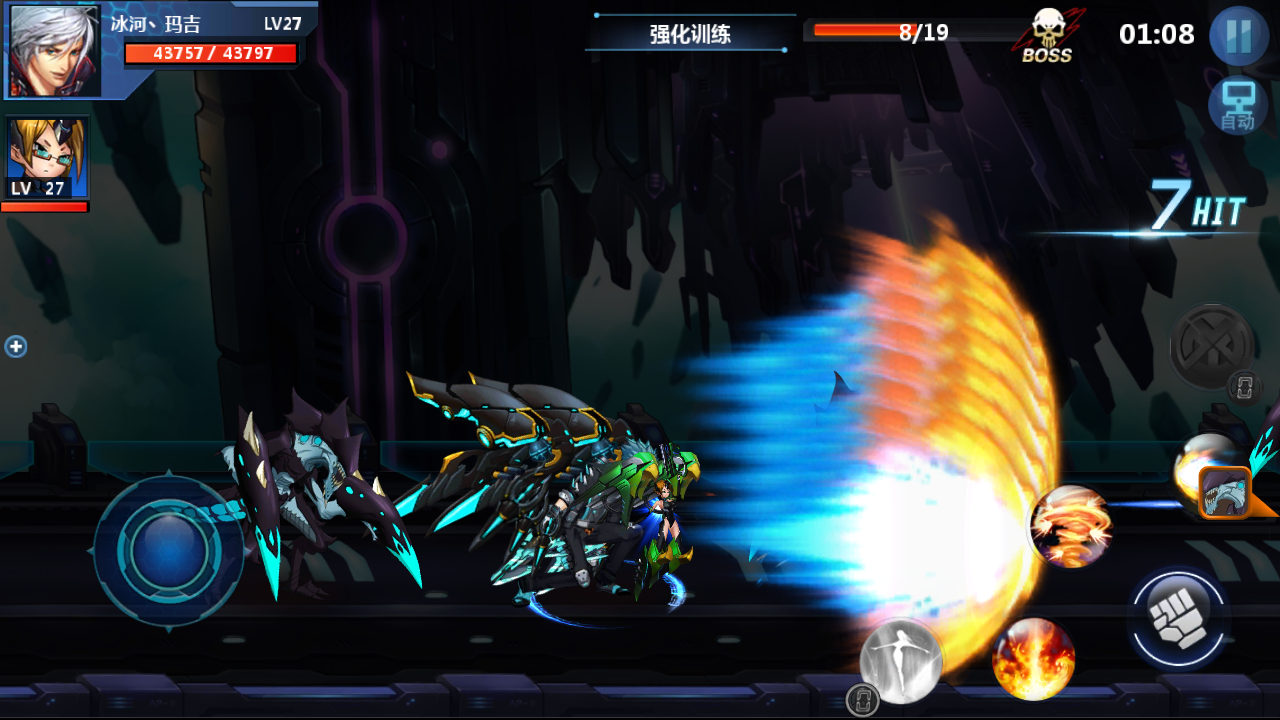Pause the battle
This screenshot has width=1280, height=720.
click(1238, 36)
